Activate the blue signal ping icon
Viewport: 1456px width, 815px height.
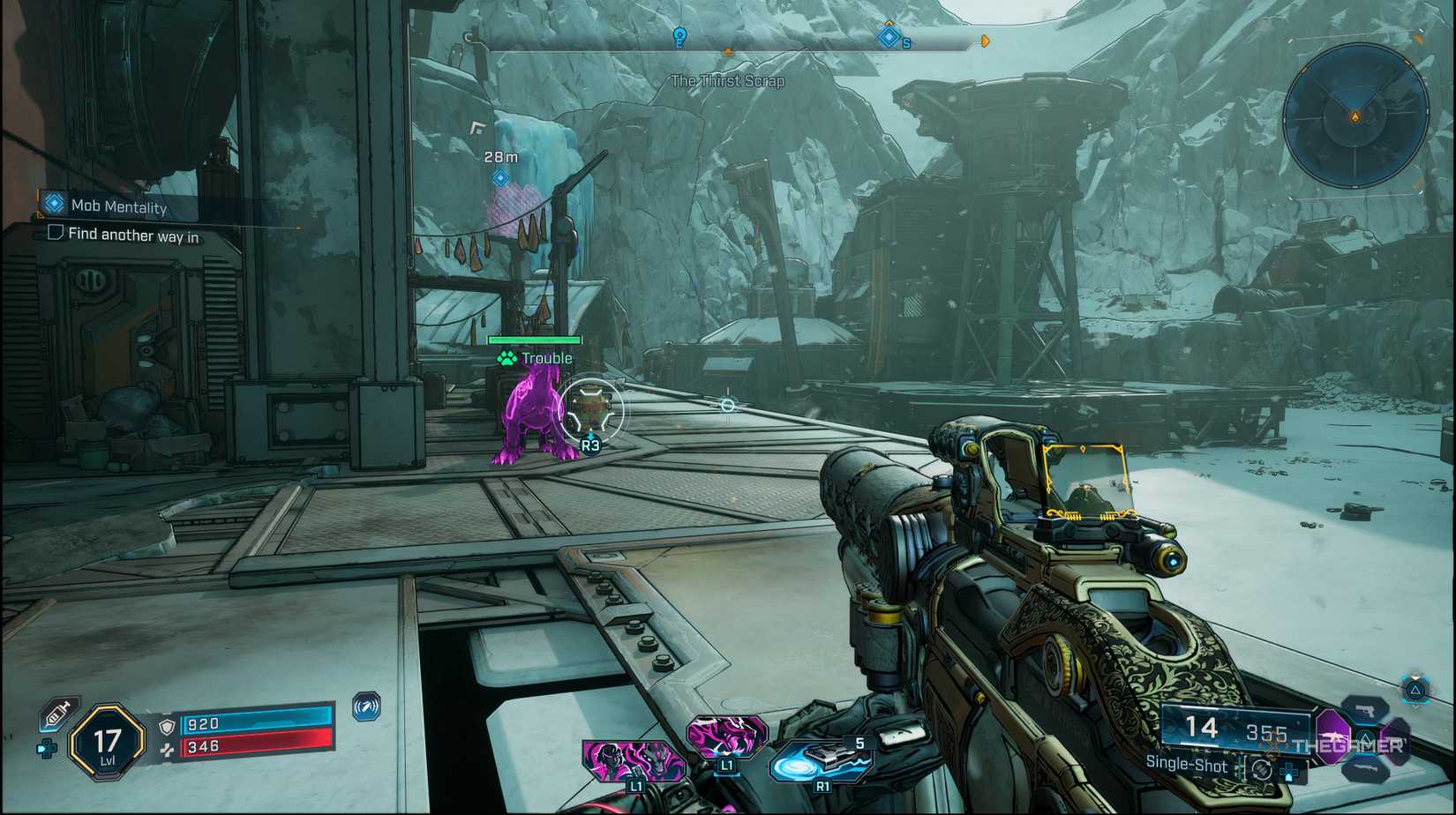(x=366, y=707)
